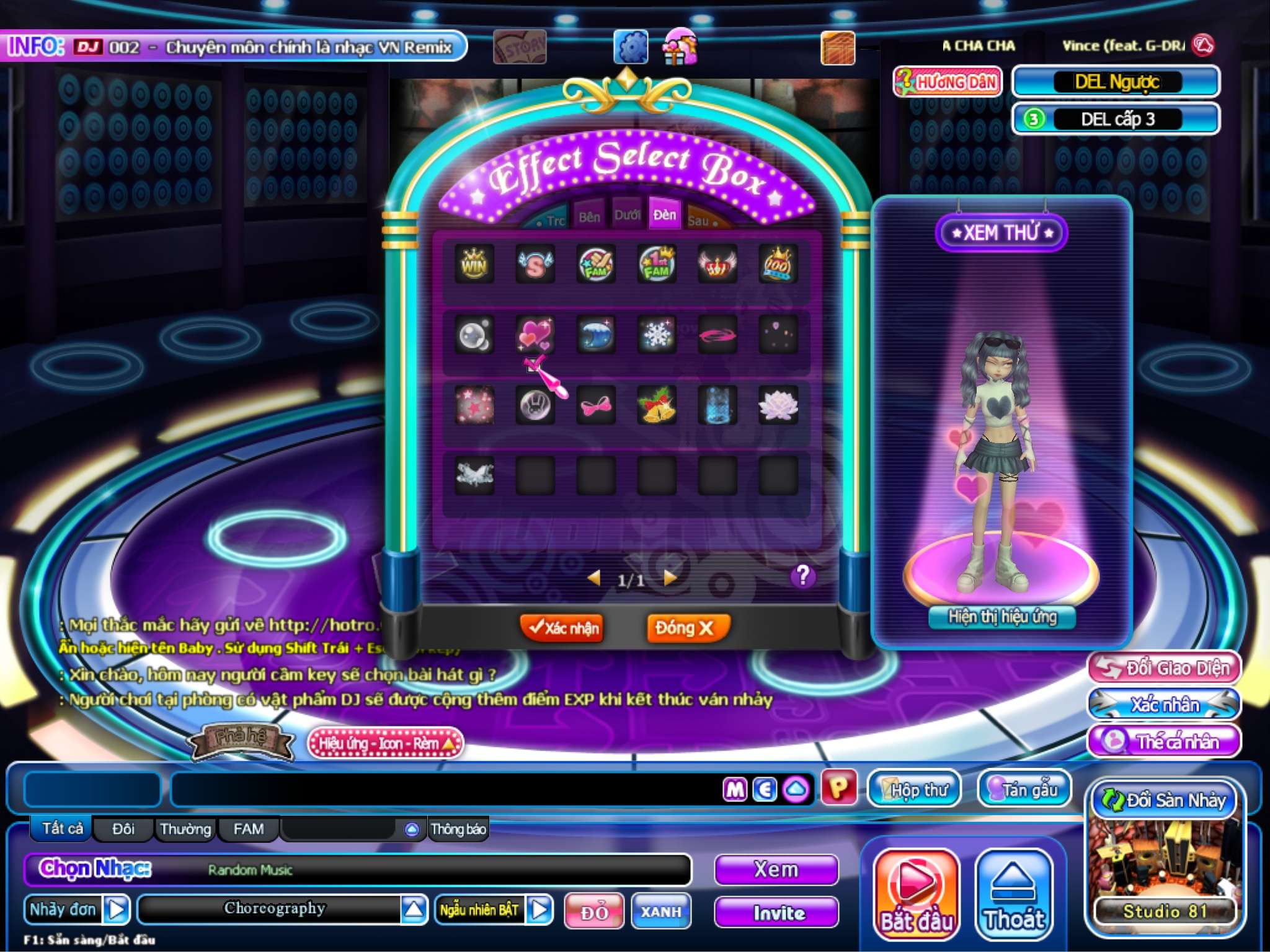Open the gear settings icon
Screen dimensions: 1270x952
coord(631,47)
